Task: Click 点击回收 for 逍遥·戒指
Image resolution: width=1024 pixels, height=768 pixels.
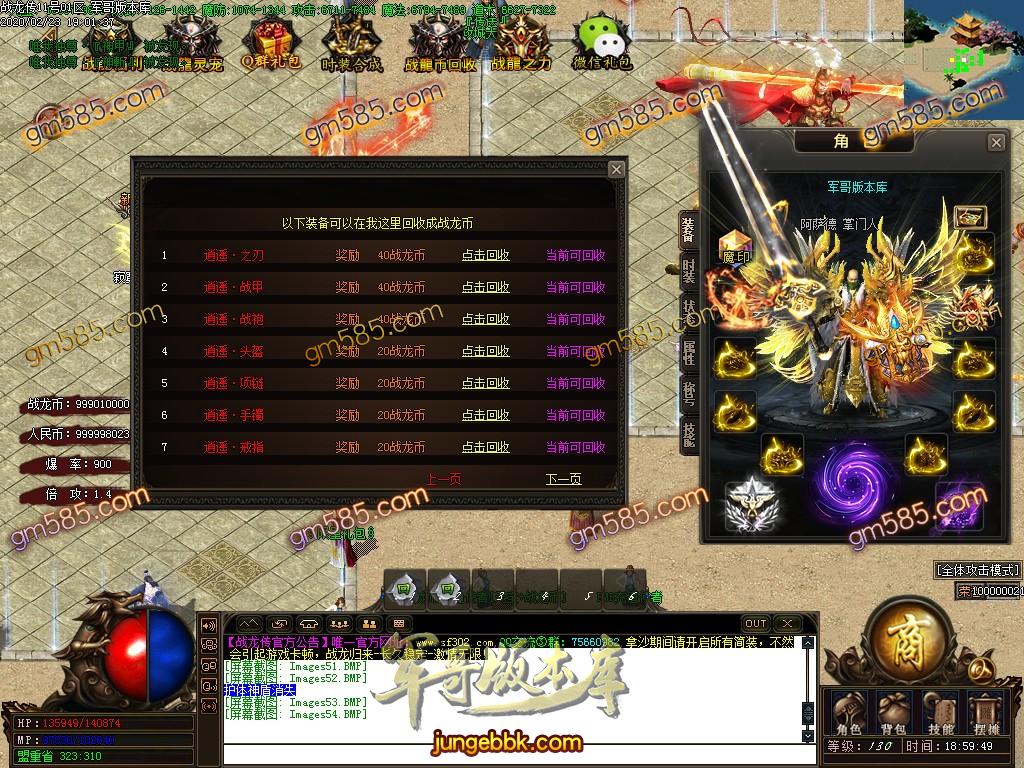Action: point(485,448)
